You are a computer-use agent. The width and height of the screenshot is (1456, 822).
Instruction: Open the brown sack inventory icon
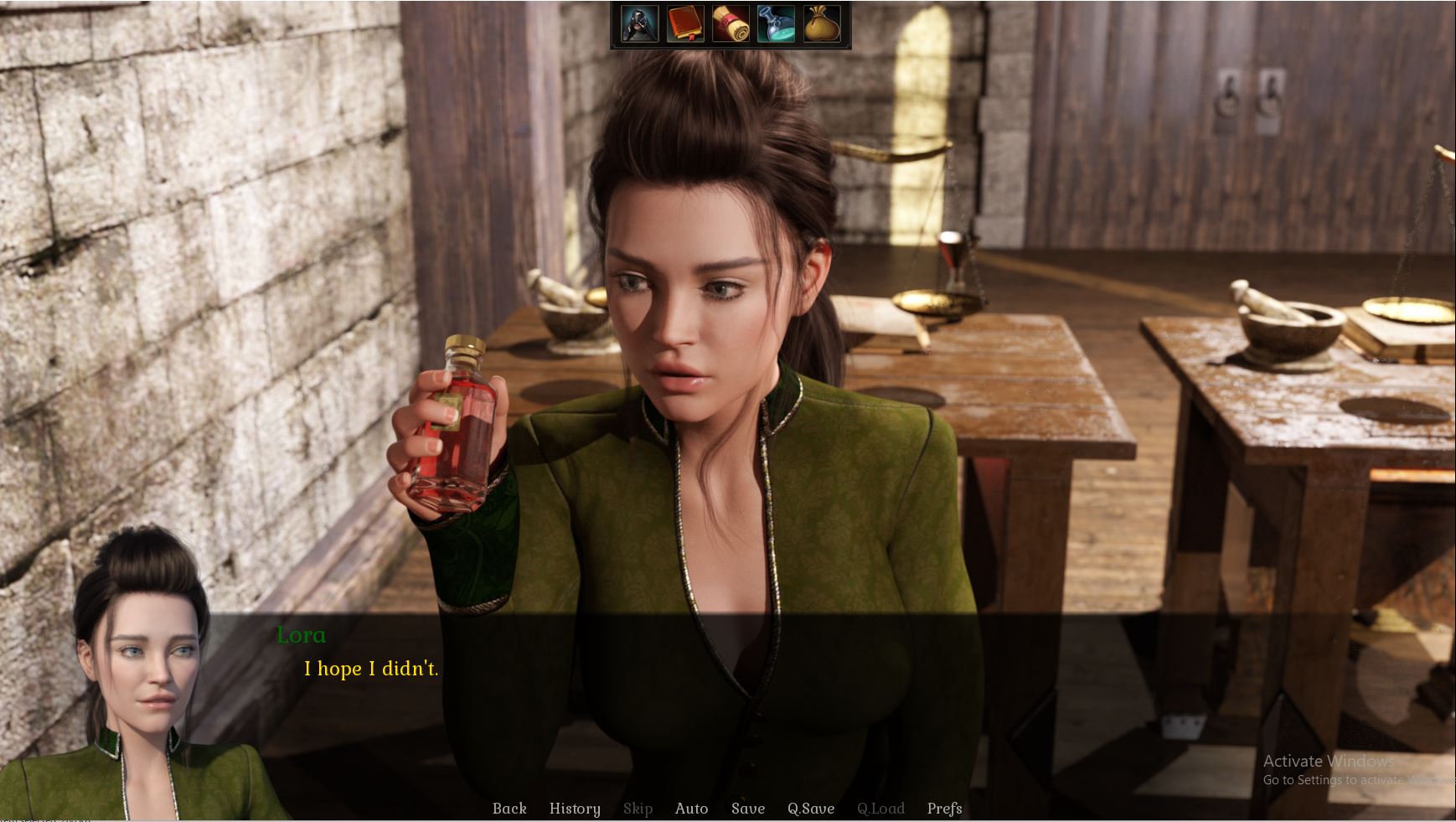(x=822, y=23)
